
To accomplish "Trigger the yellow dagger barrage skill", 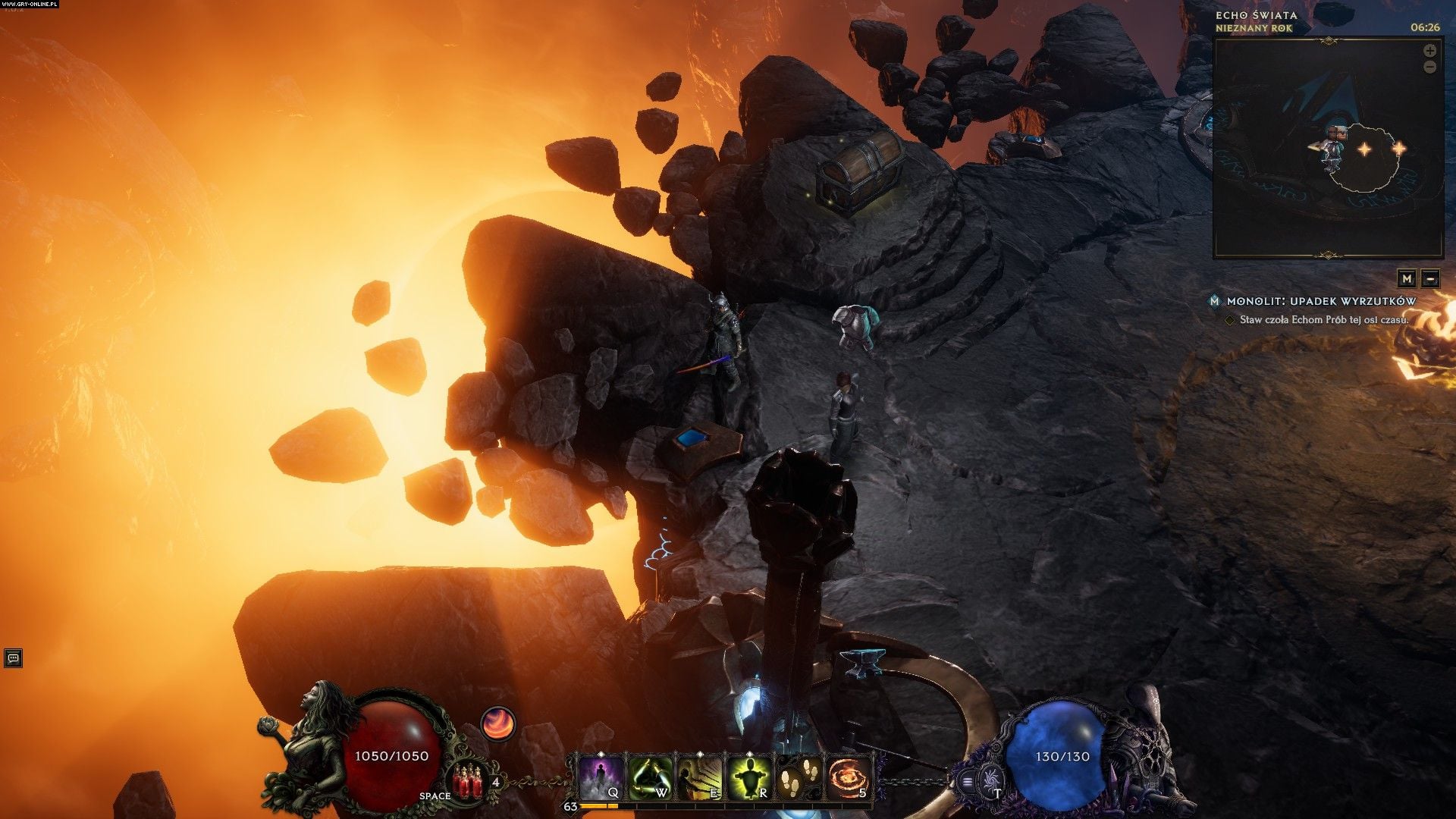I will [700, 778].
